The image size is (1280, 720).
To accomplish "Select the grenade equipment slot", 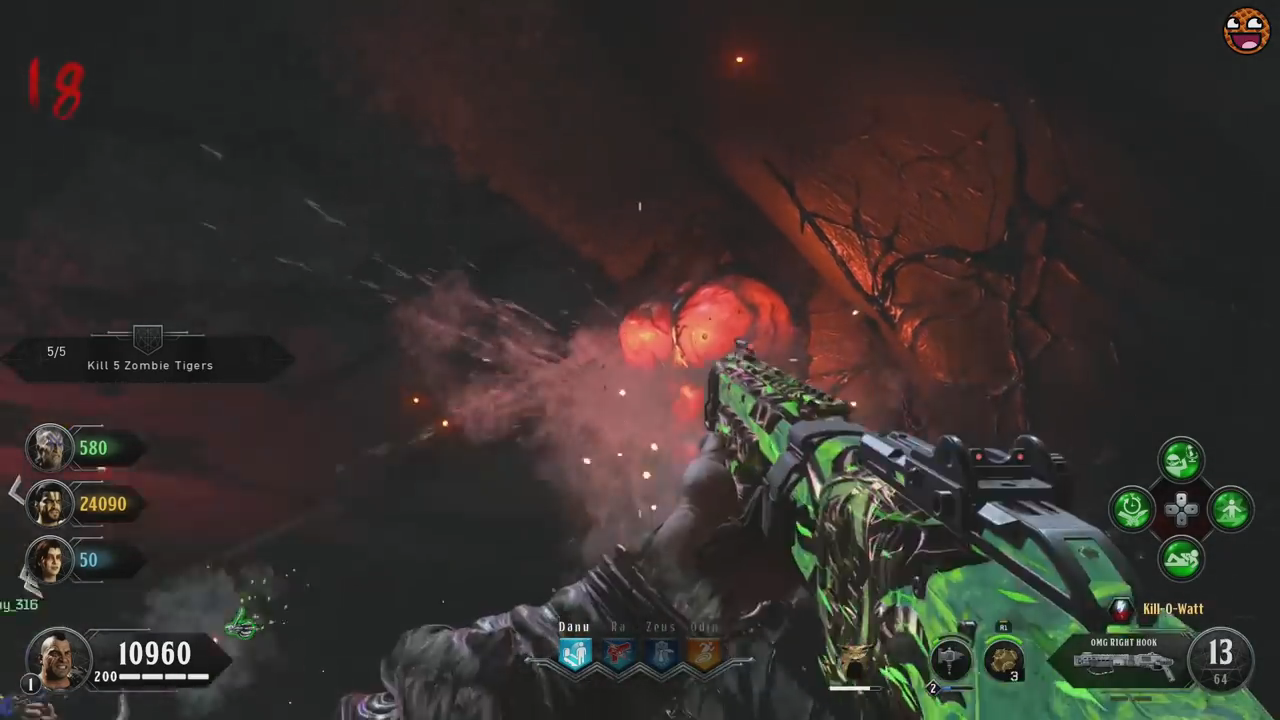I will (x=1003, y=660).
